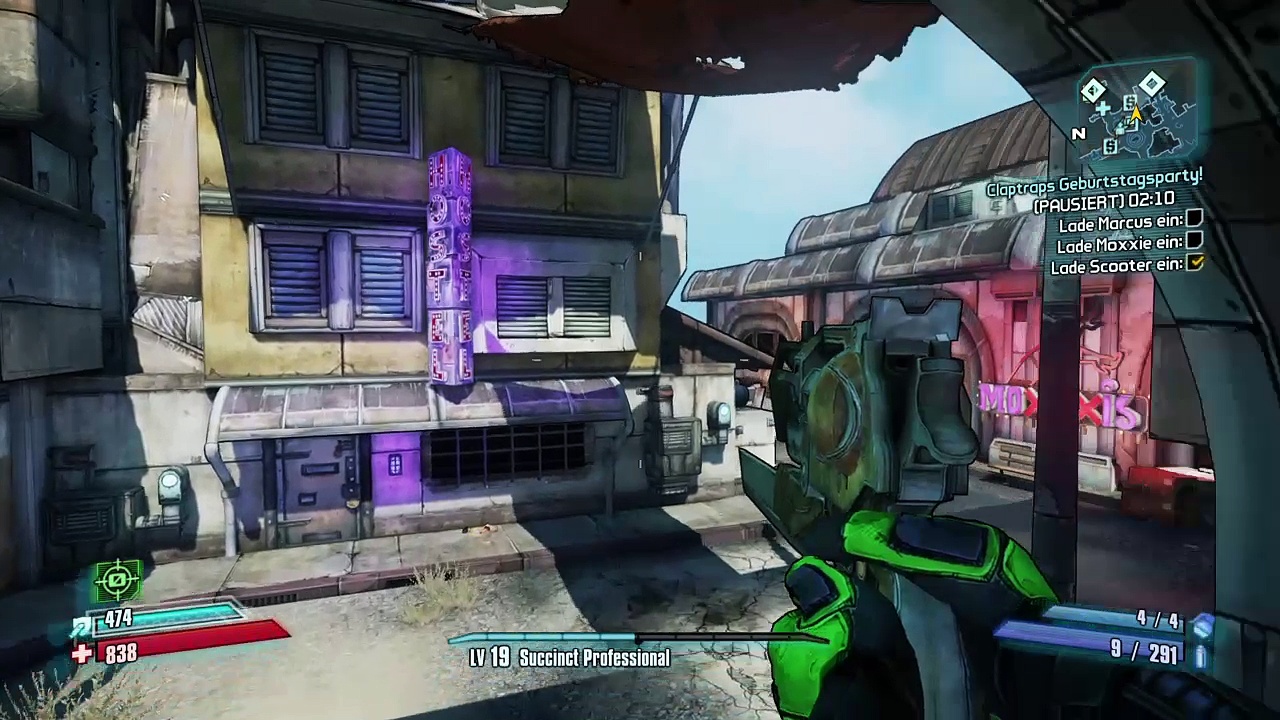This screenshot has width=1280, height=720.
Task: Tick the Lade Marcus ein objective checkbox
Action: [1194, 219]
